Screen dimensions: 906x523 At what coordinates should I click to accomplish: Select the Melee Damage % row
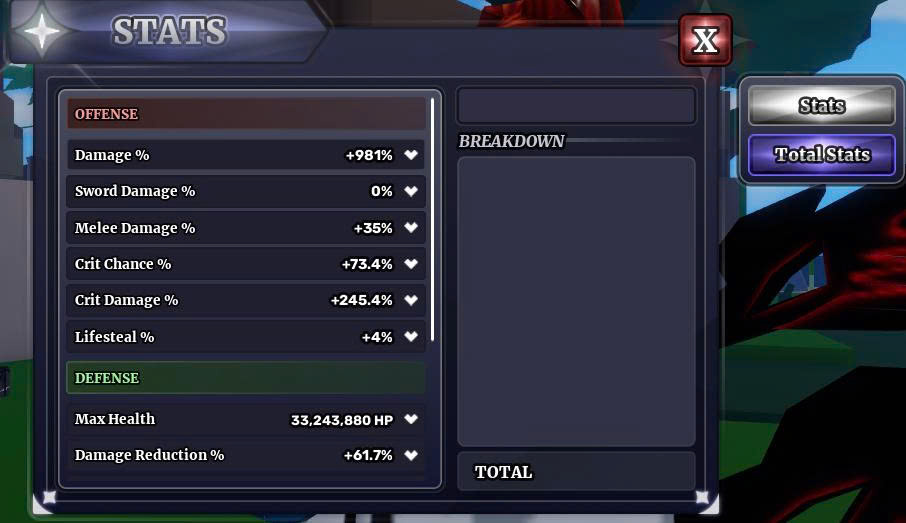coord(246,228)
